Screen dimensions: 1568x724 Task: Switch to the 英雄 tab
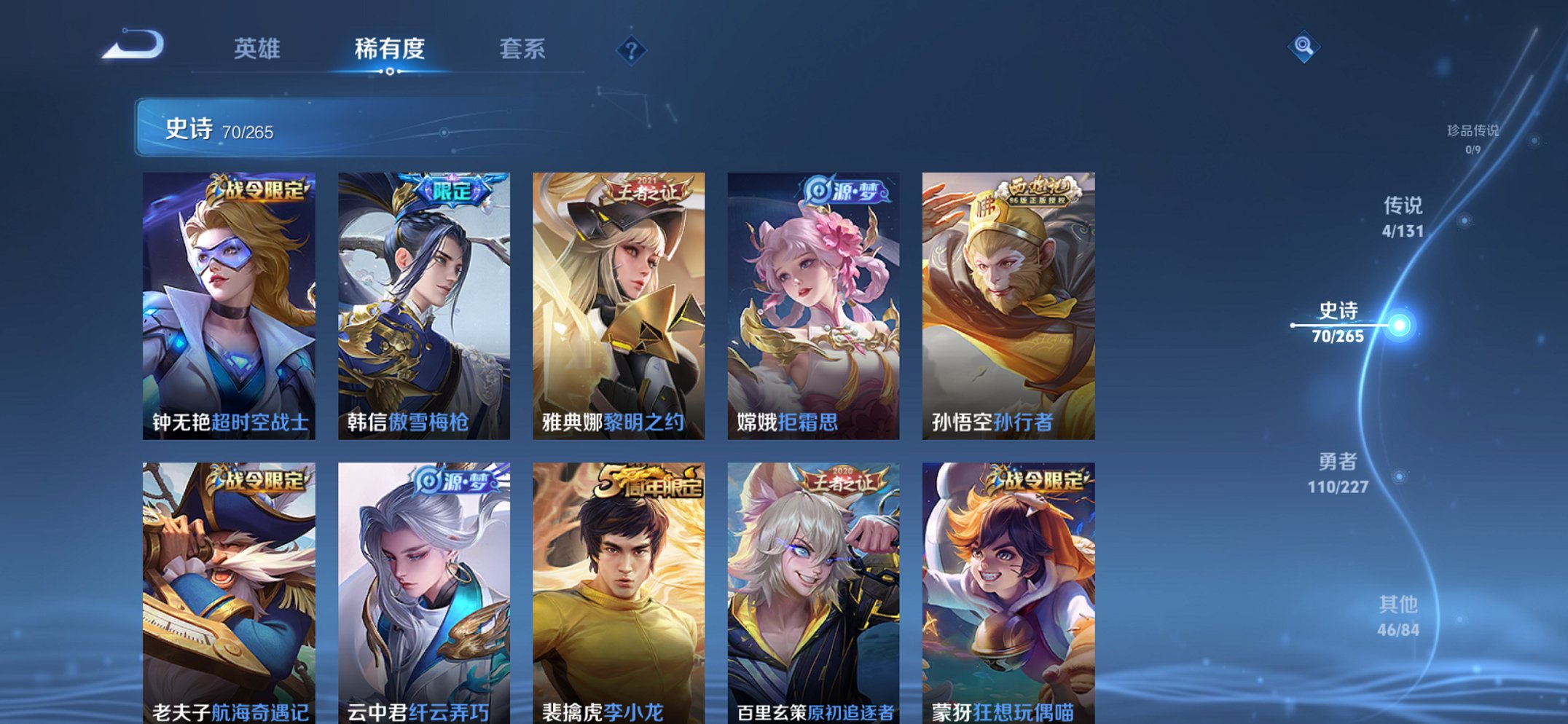click(x=259, y=49)
